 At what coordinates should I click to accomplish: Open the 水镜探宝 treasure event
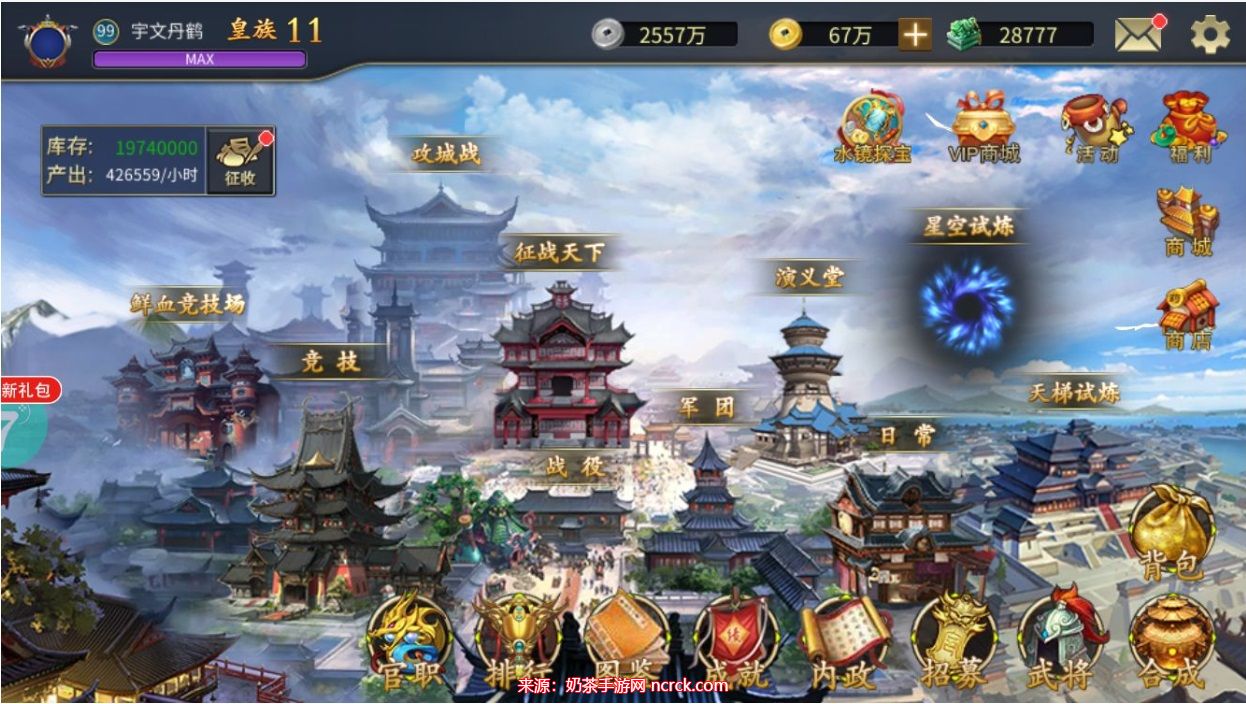point(872,127)
